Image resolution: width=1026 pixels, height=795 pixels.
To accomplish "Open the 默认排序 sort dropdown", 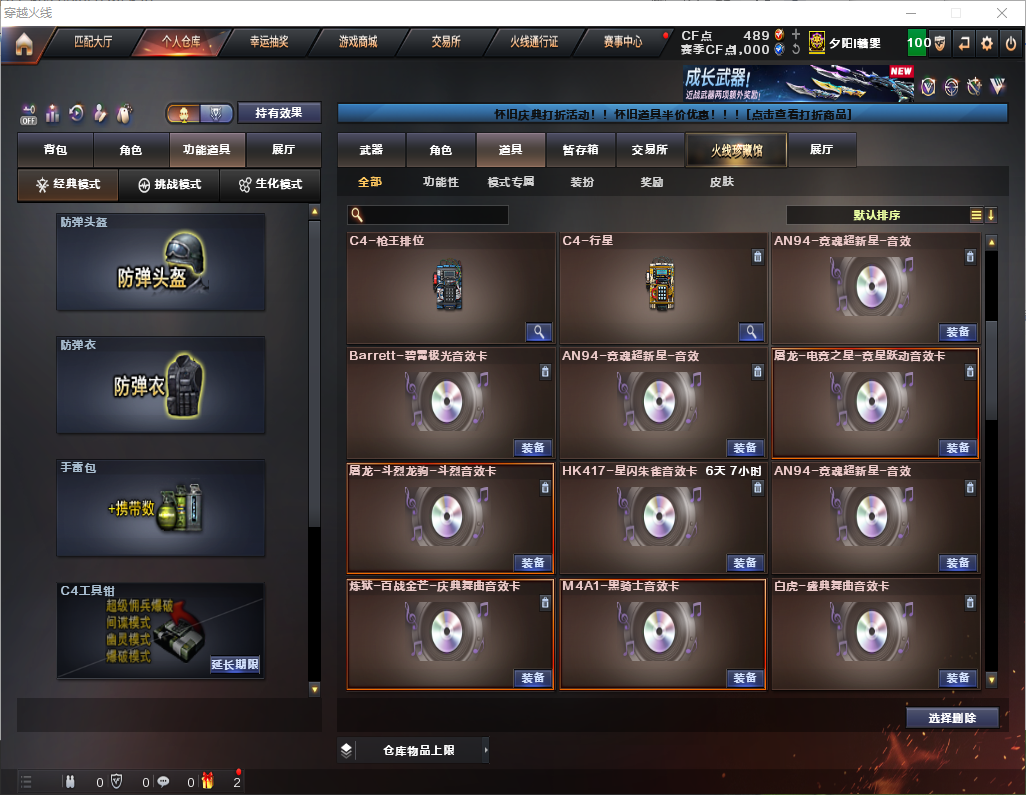I will coord(875,215).
